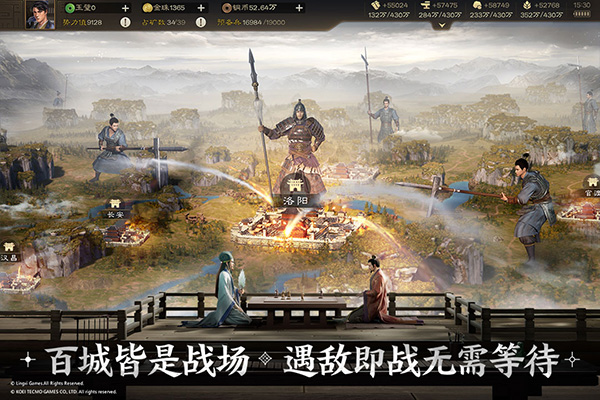Show info for power value (势力值)
The height and width of the screenshot is (400, 600).
(82, 23)
